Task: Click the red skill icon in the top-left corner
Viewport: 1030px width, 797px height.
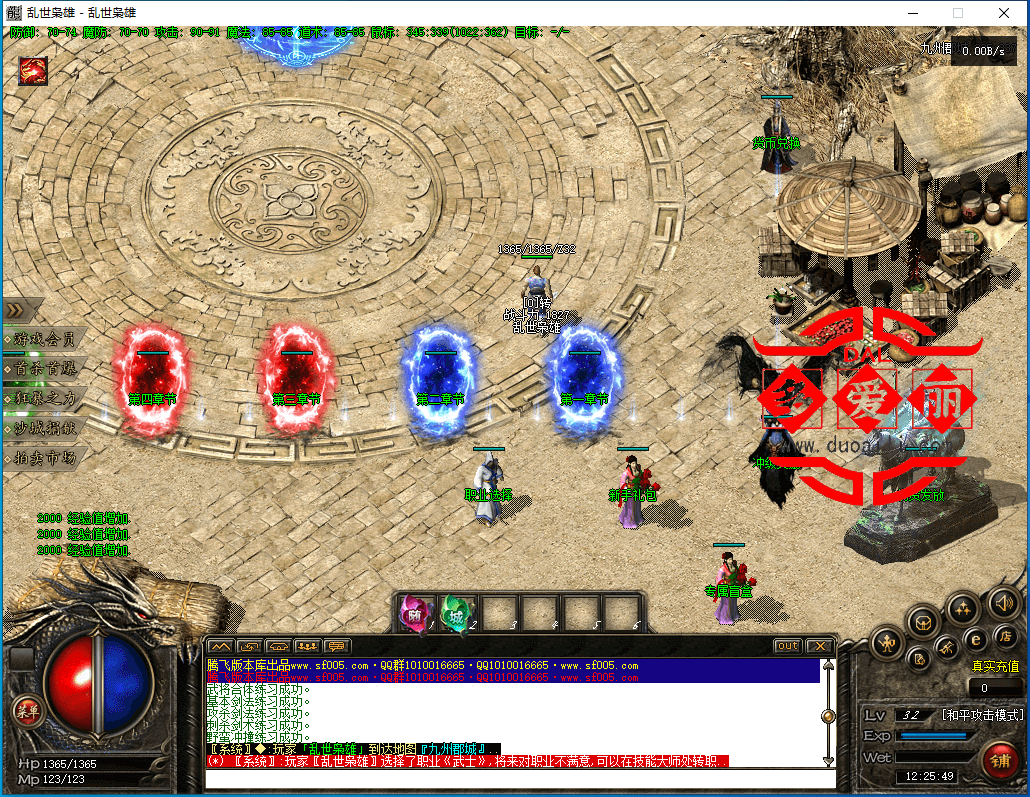Action: (32, 71)
